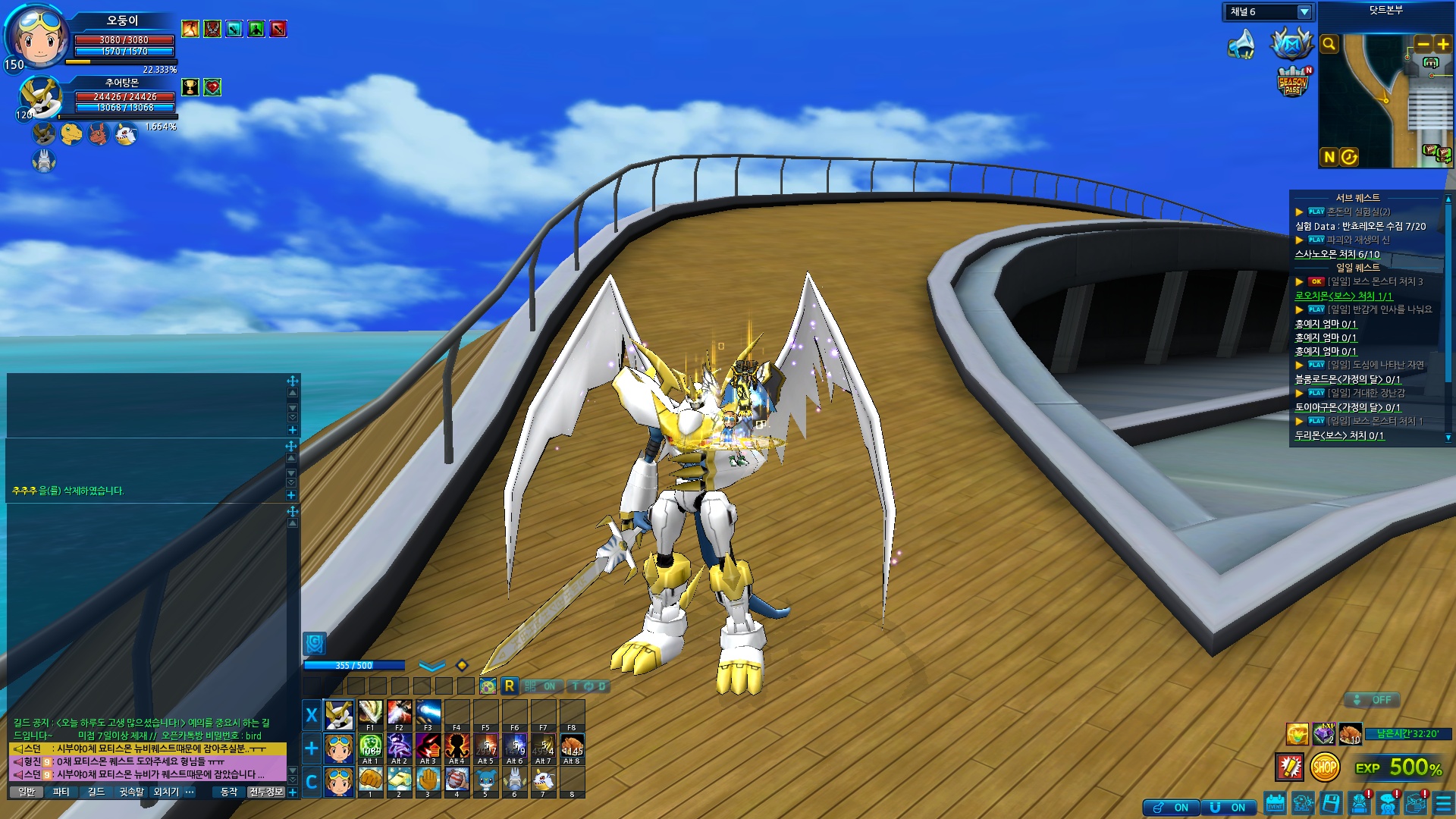Select the 로오치몬<보스> 처치 1/1 quest entry

1343,296
